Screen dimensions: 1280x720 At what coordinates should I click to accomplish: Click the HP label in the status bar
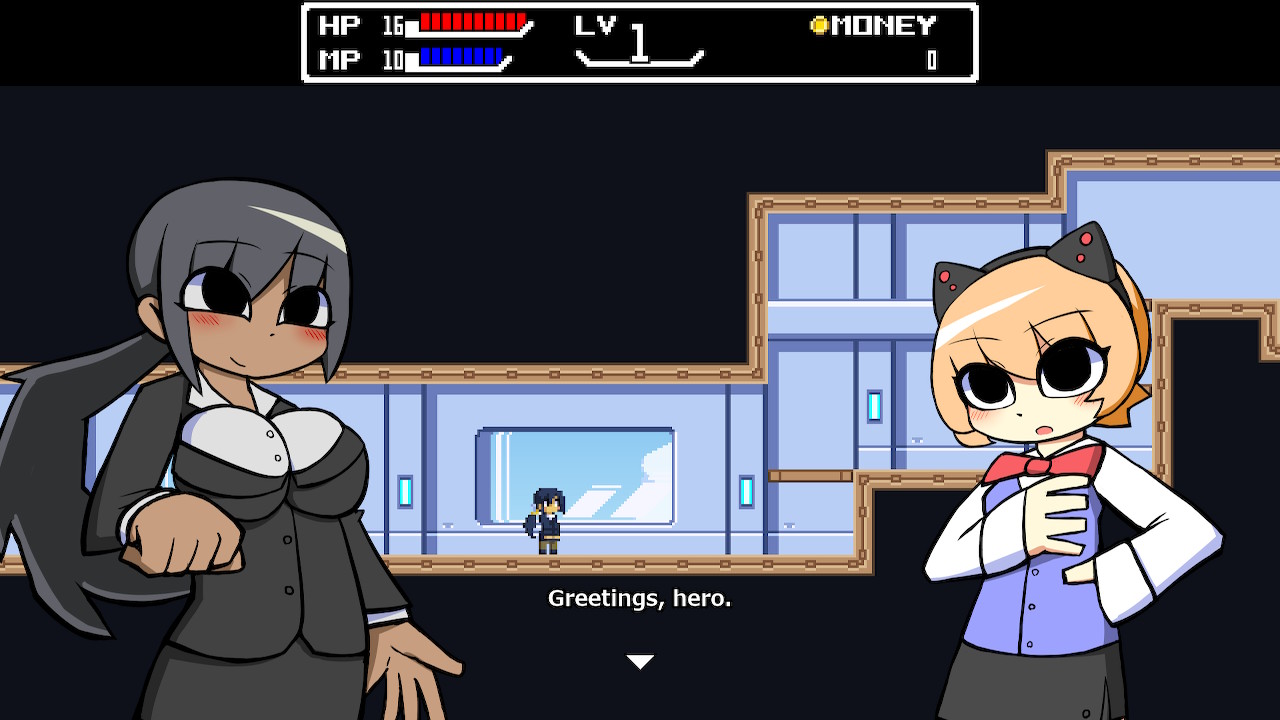click(x=337, y=24)
